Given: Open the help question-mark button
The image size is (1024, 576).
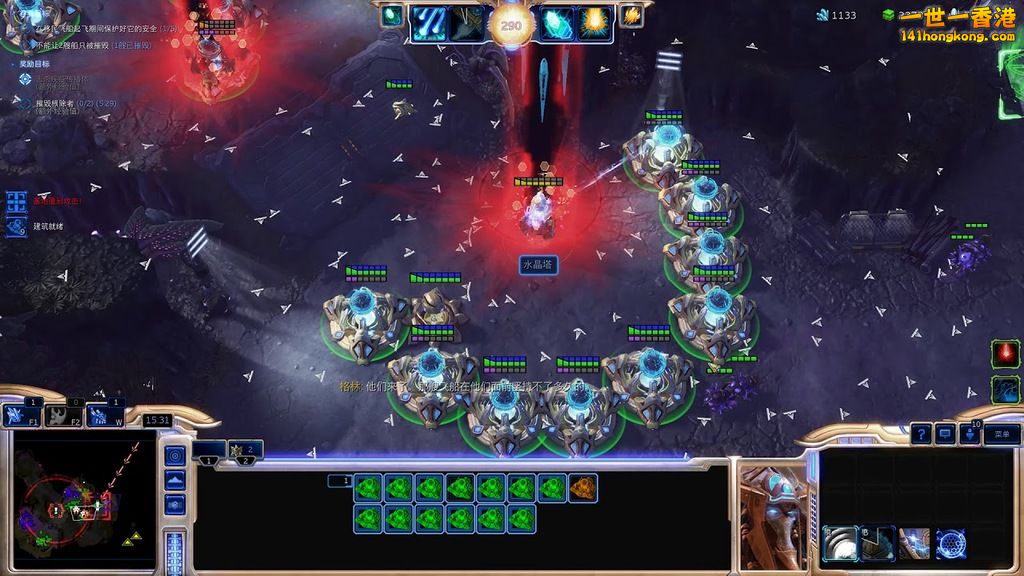Looking at the screenshot, I should click(921, 434).
